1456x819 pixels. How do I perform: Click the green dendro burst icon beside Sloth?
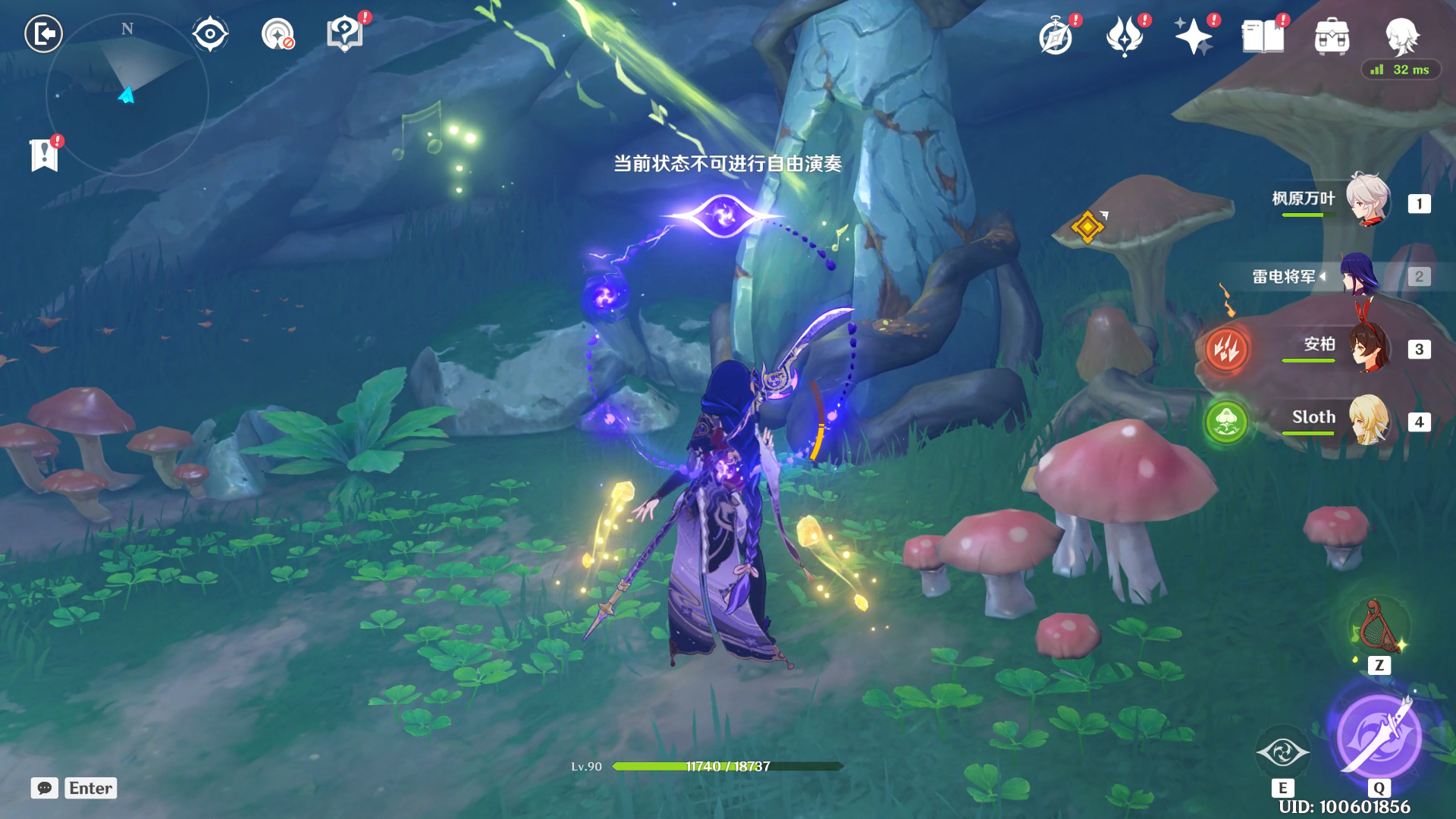click(1226, 422)
